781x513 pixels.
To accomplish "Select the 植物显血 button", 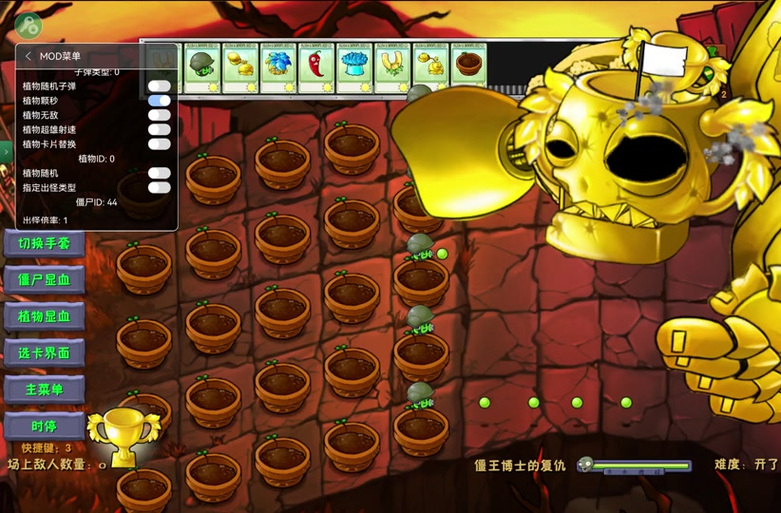I will [x=44, y=316].
